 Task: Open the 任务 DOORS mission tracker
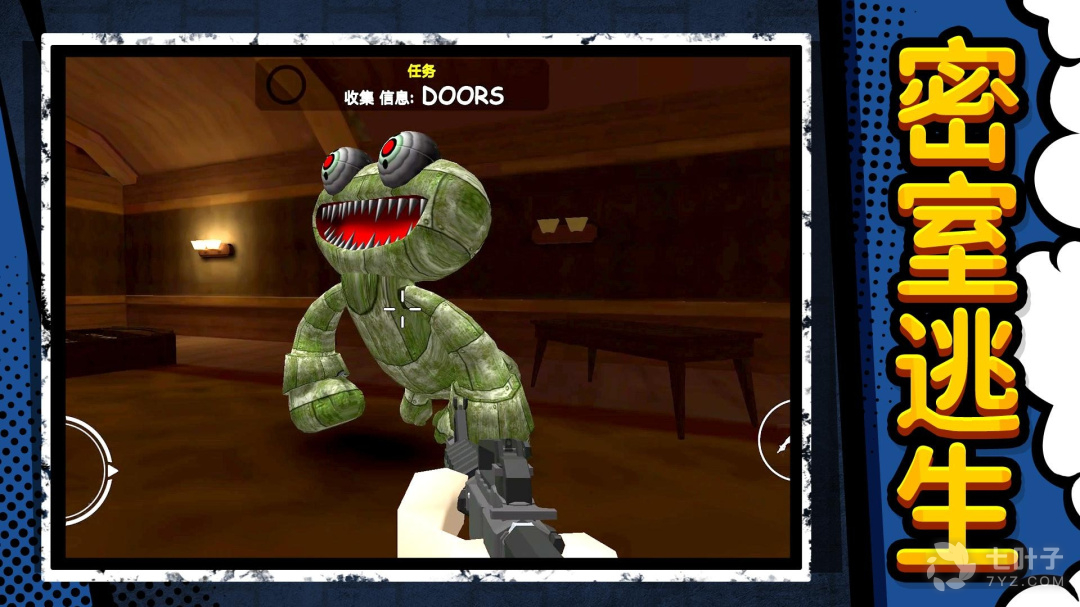(x=423, y=86)
